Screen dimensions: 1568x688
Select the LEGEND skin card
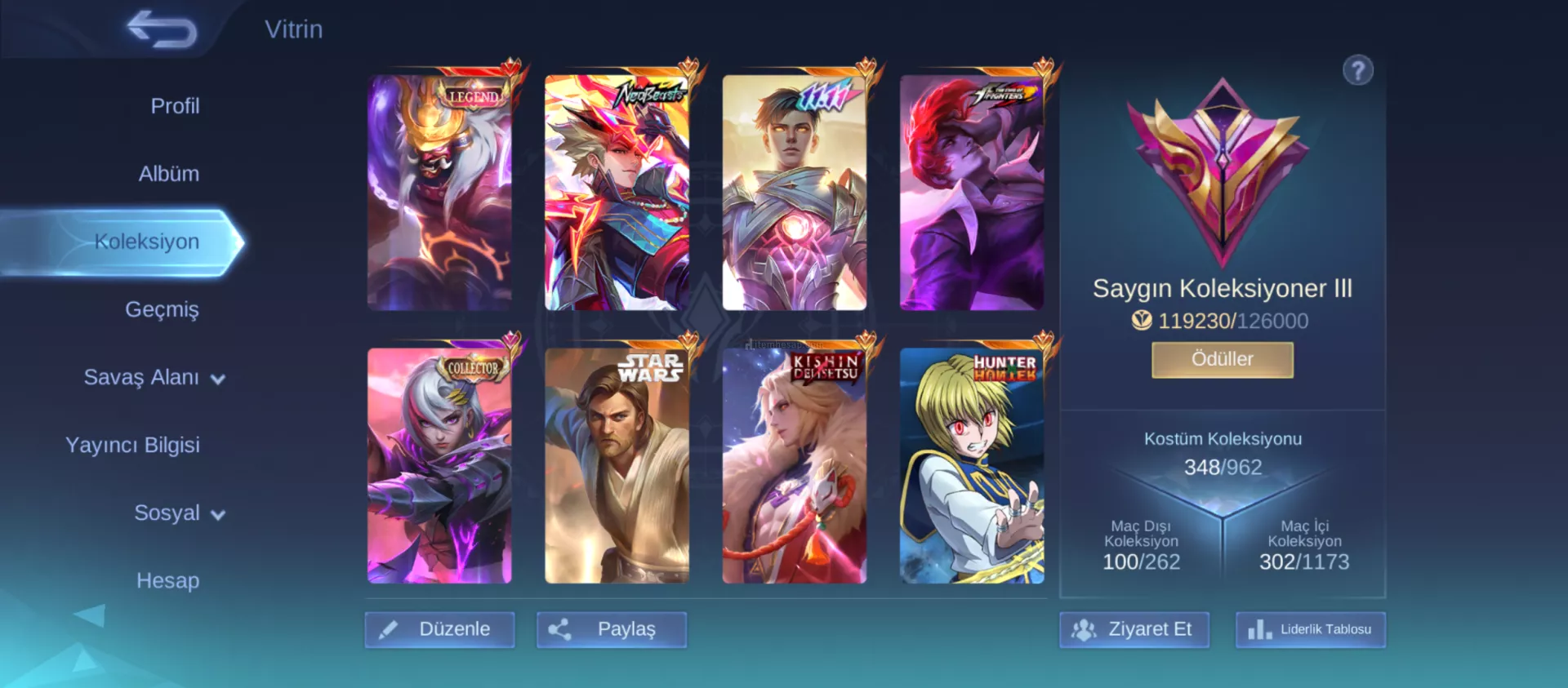click(439, 193)
